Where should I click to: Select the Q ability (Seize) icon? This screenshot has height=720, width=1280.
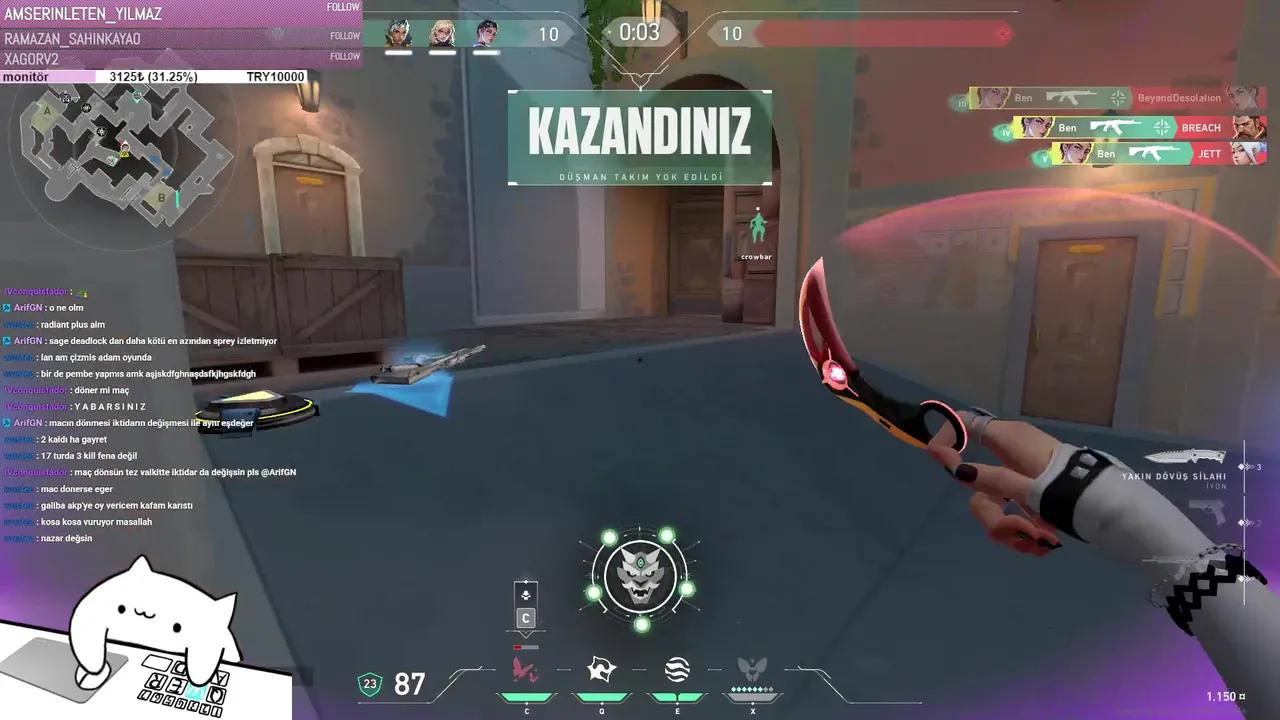(601, 668)
